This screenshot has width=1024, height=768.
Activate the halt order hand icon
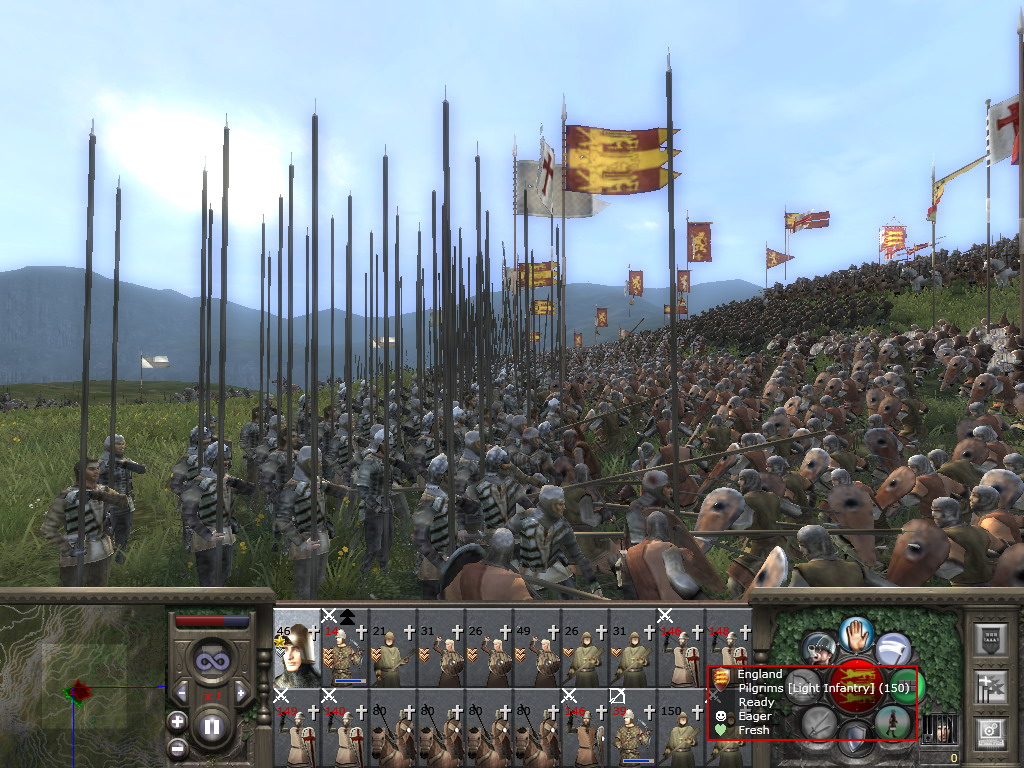[x=857, y=634]
